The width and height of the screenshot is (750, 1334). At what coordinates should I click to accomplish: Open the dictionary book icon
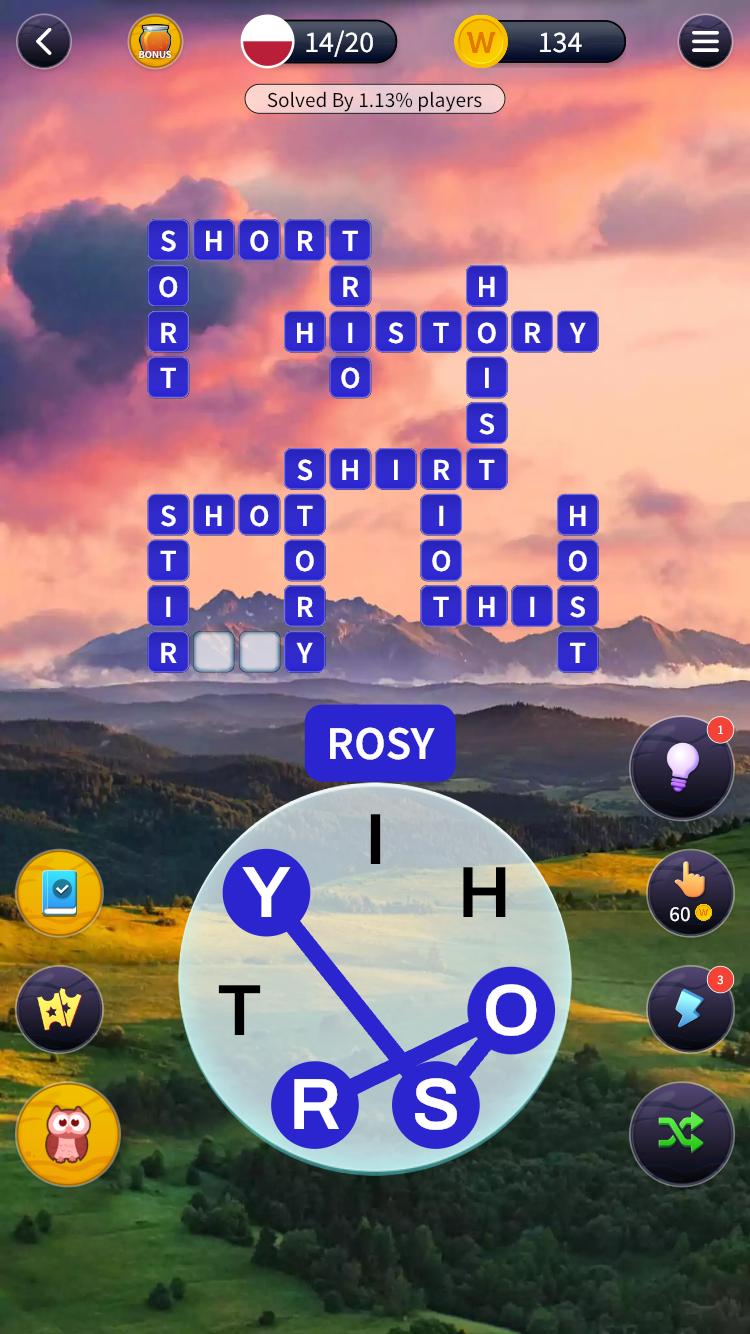point(59,893)
